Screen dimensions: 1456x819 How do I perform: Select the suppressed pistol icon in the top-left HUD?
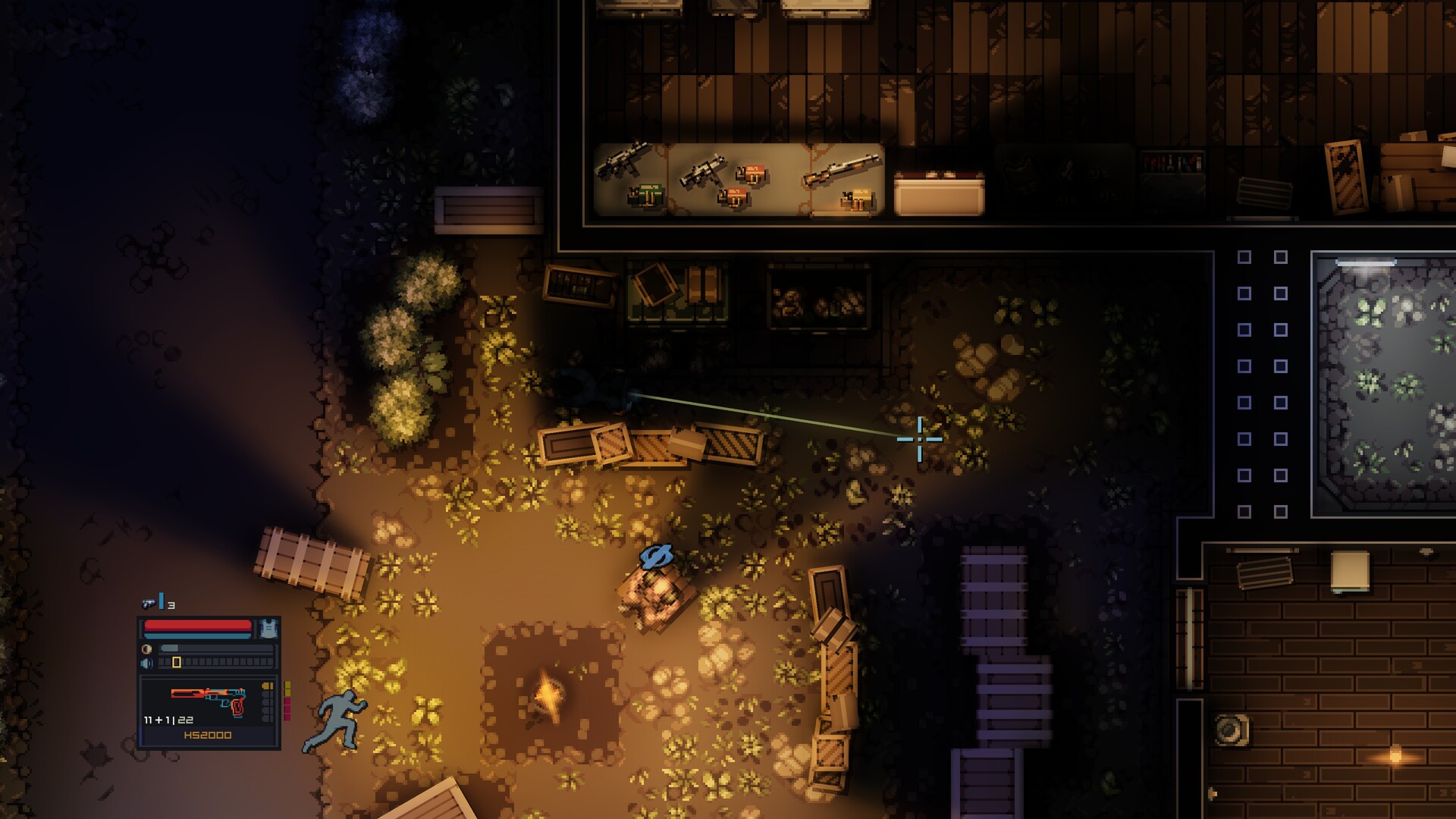(x=148, y=602)
